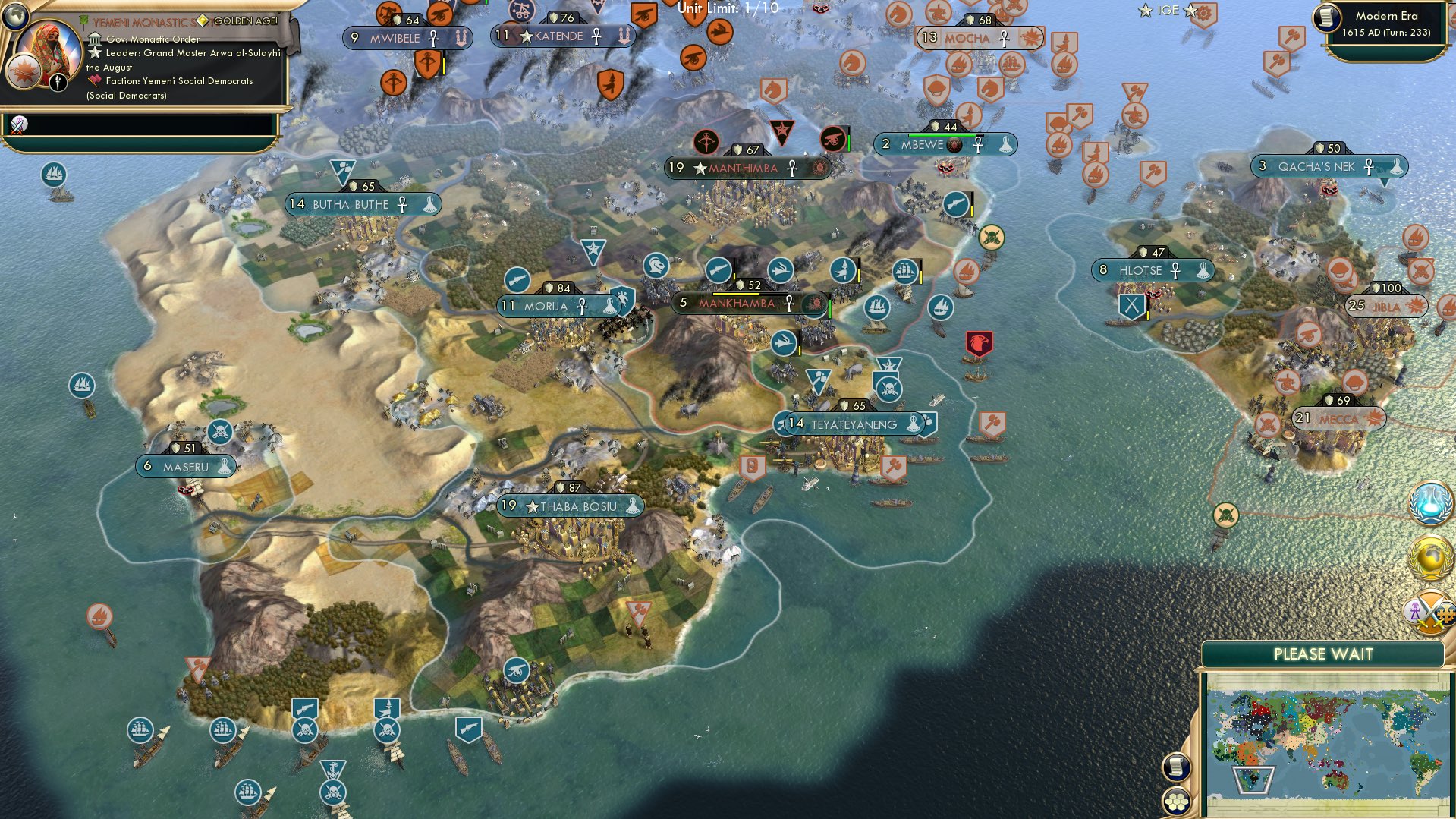The image size is (1456, 819).
Task: Click Mbewe's green health bar
Action: coord(941,135)
